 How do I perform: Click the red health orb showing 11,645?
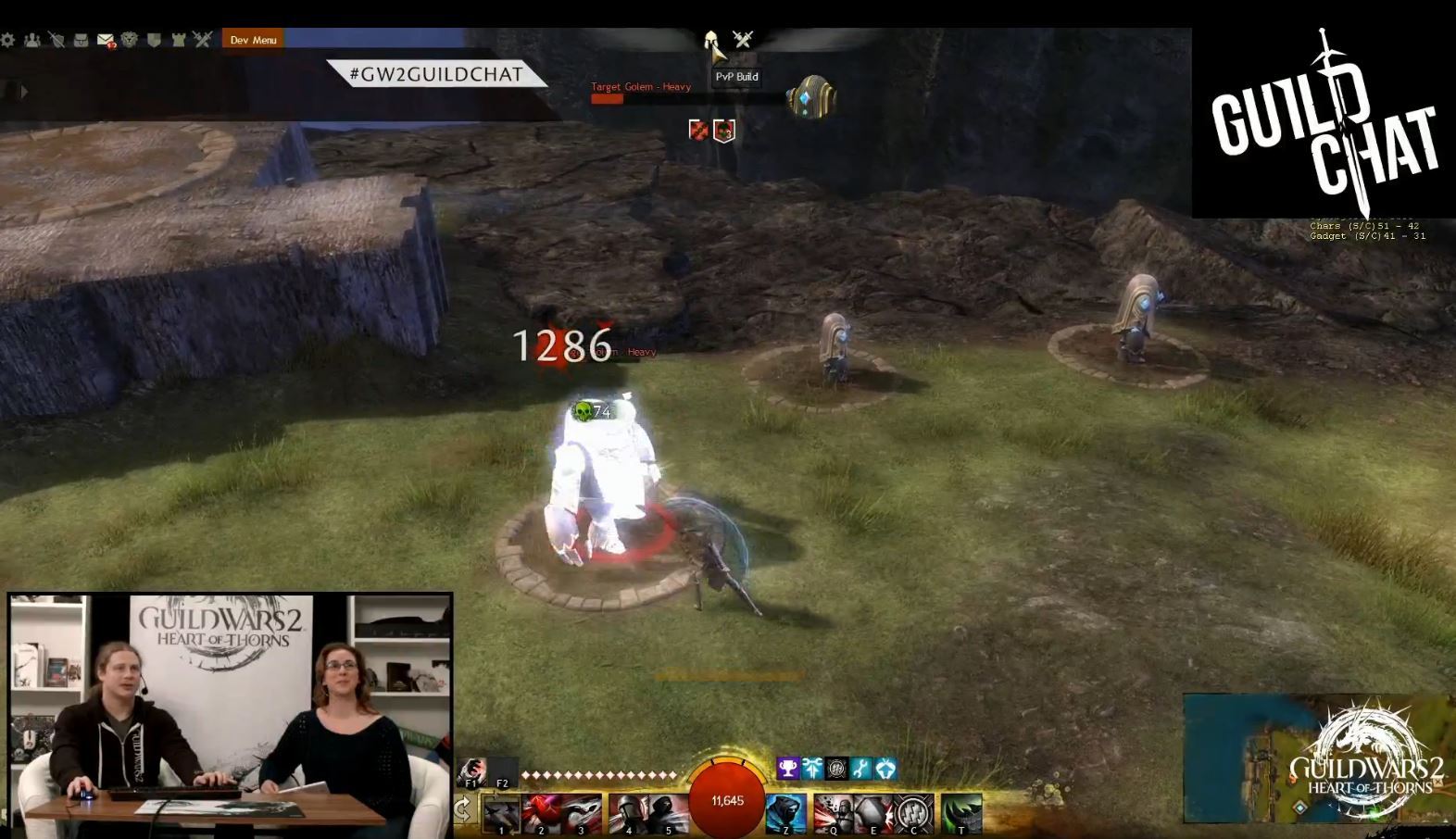pyautogui.click(x=727, y=800)
